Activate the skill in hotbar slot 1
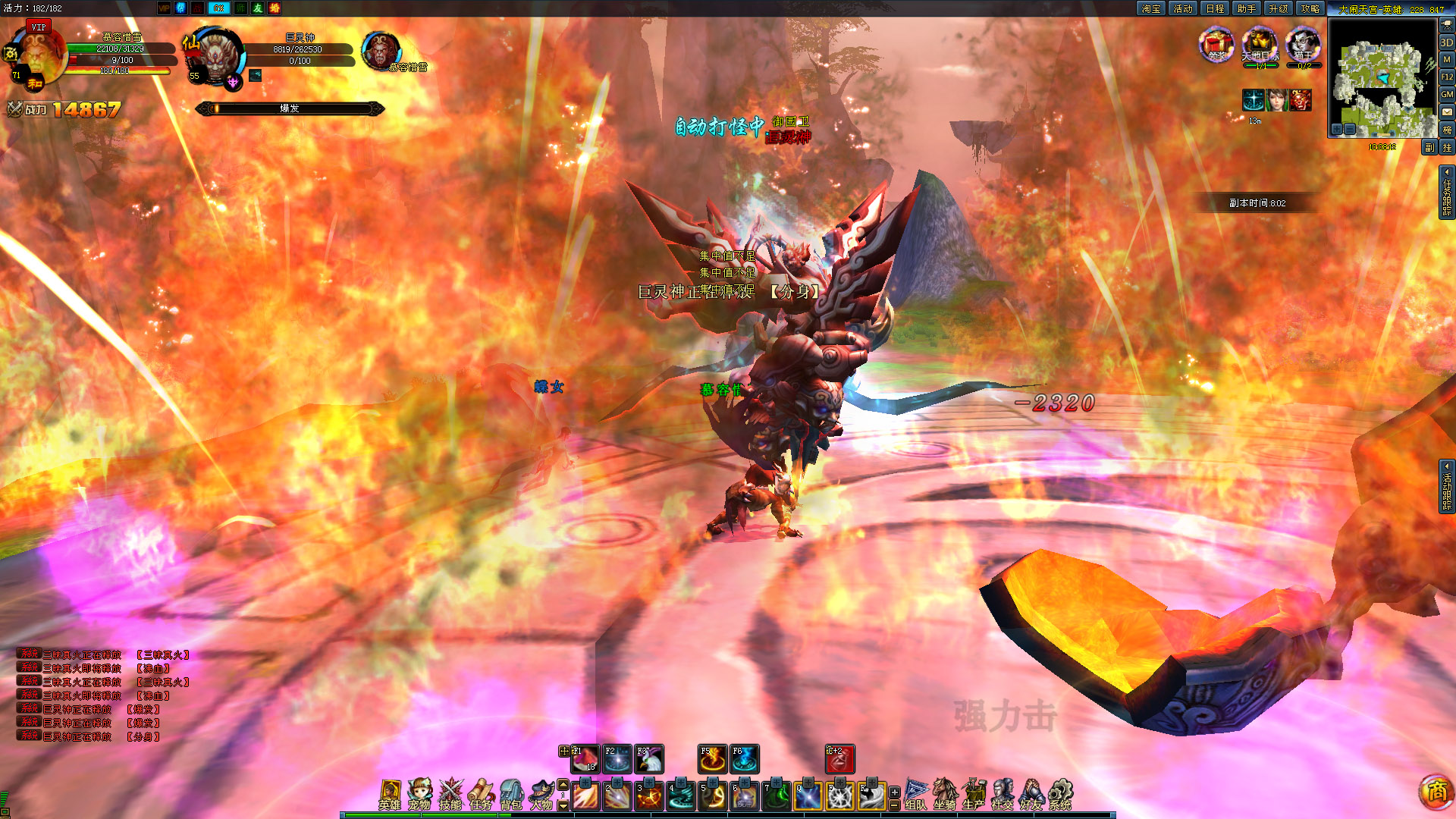This screenshot has width=1456, height=819. 585,796
